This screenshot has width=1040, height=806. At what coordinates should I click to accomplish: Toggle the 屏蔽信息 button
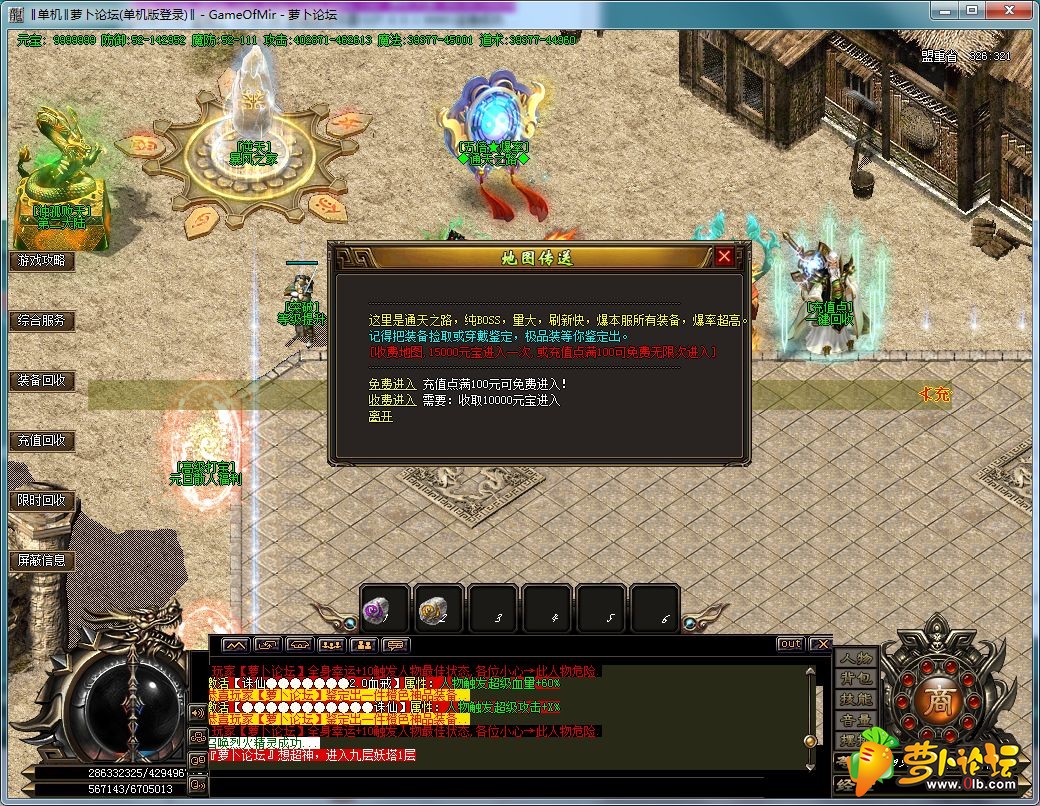pyautogui.click(x=42, y=561)
